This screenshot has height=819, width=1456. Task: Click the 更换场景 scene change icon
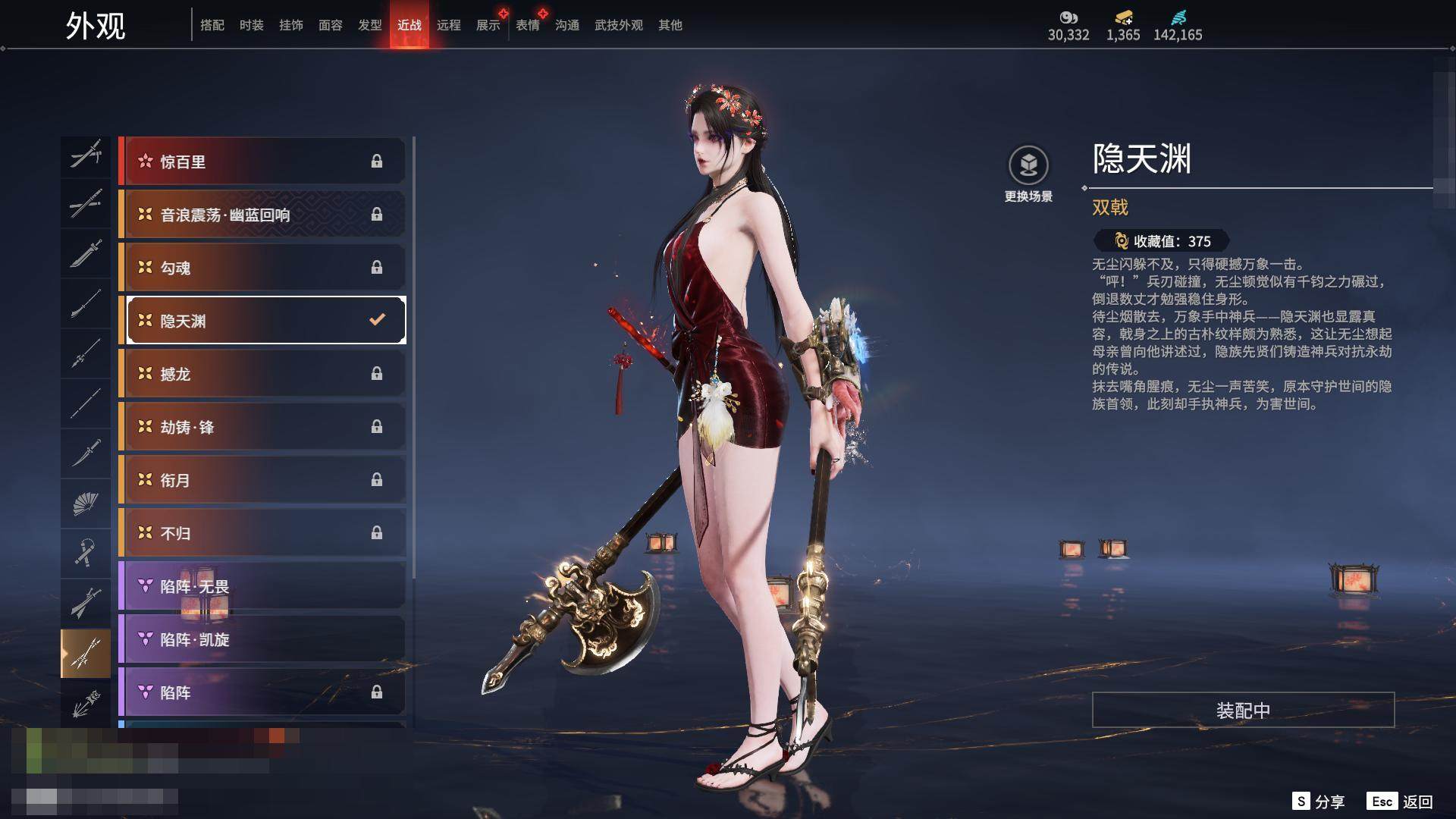1028,165
